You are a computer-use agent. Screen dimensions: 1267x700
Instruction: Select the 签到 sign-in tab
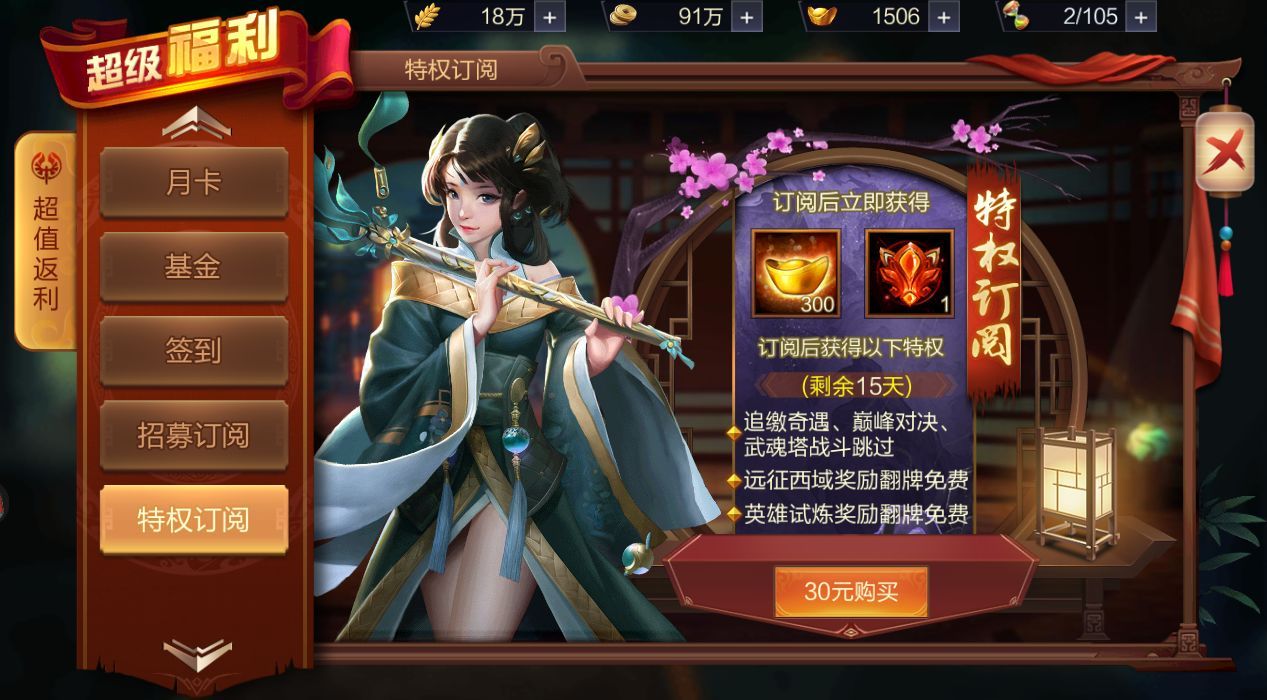click(x=193, y=351)
